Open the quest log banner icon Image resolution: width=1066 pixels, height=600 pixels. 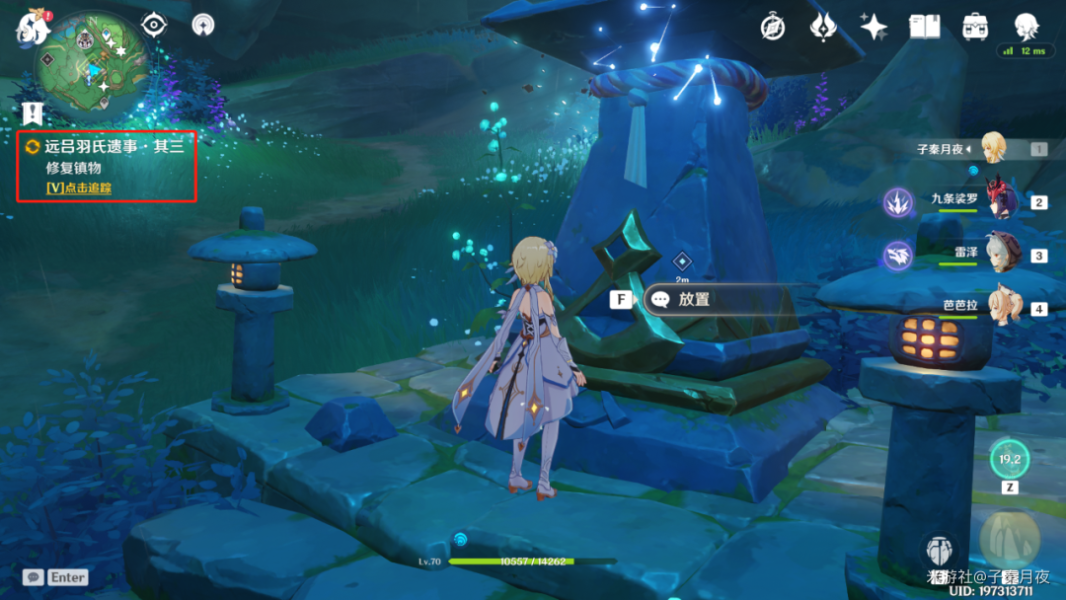[x=32, y=113]
